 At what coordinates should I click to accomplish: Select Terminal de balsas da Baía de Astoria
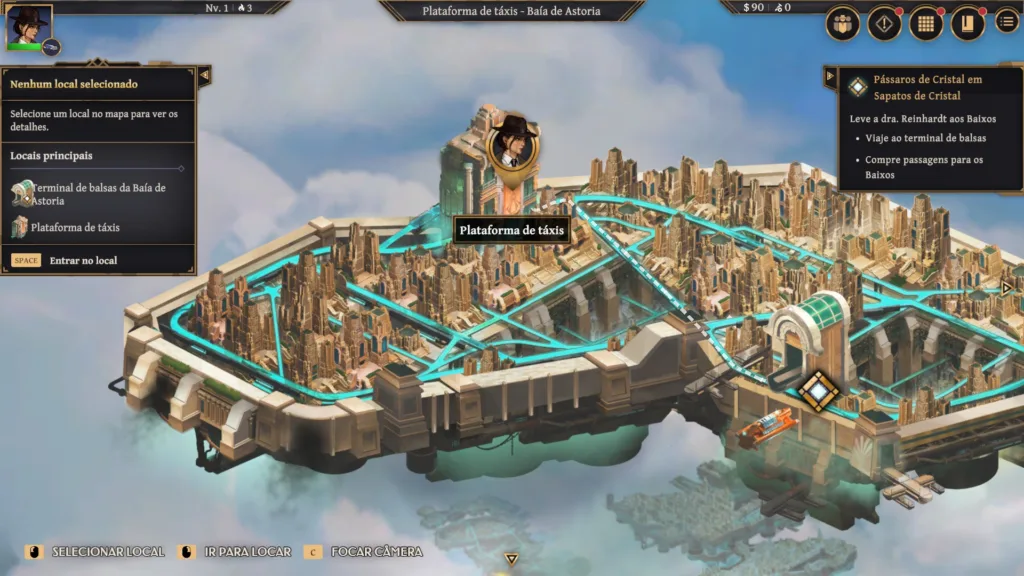pos(97,194)
